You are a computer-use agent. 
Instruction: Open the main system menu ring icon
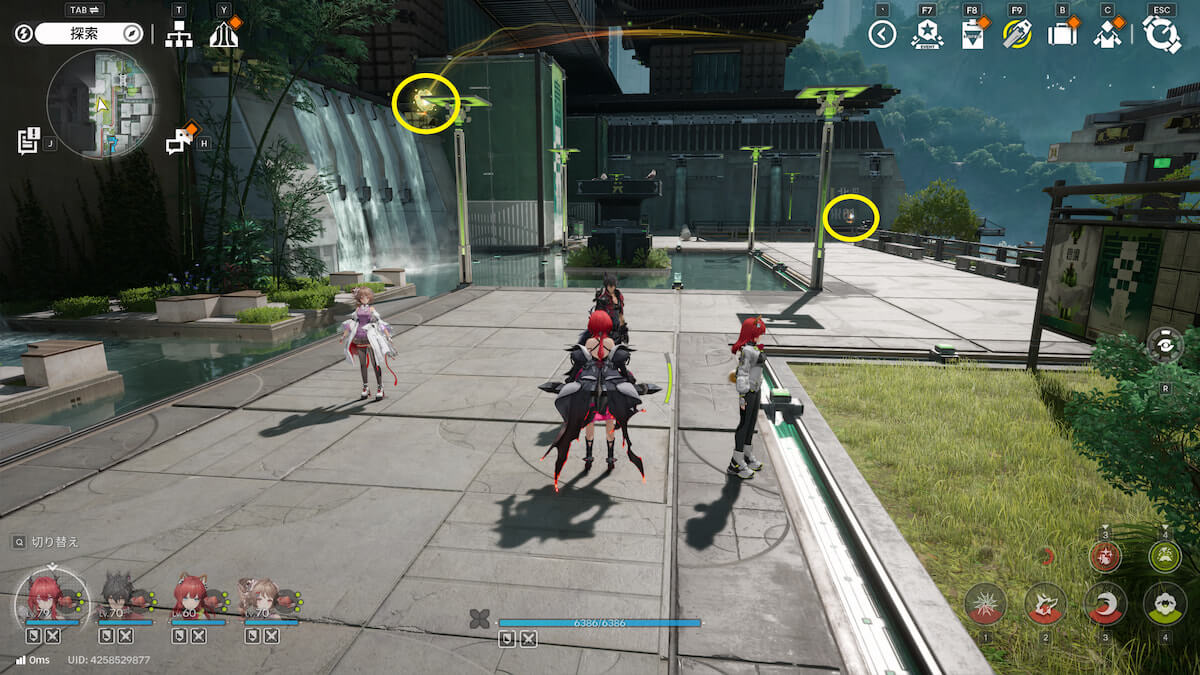pyautogui.click(x=1162, y=34)
